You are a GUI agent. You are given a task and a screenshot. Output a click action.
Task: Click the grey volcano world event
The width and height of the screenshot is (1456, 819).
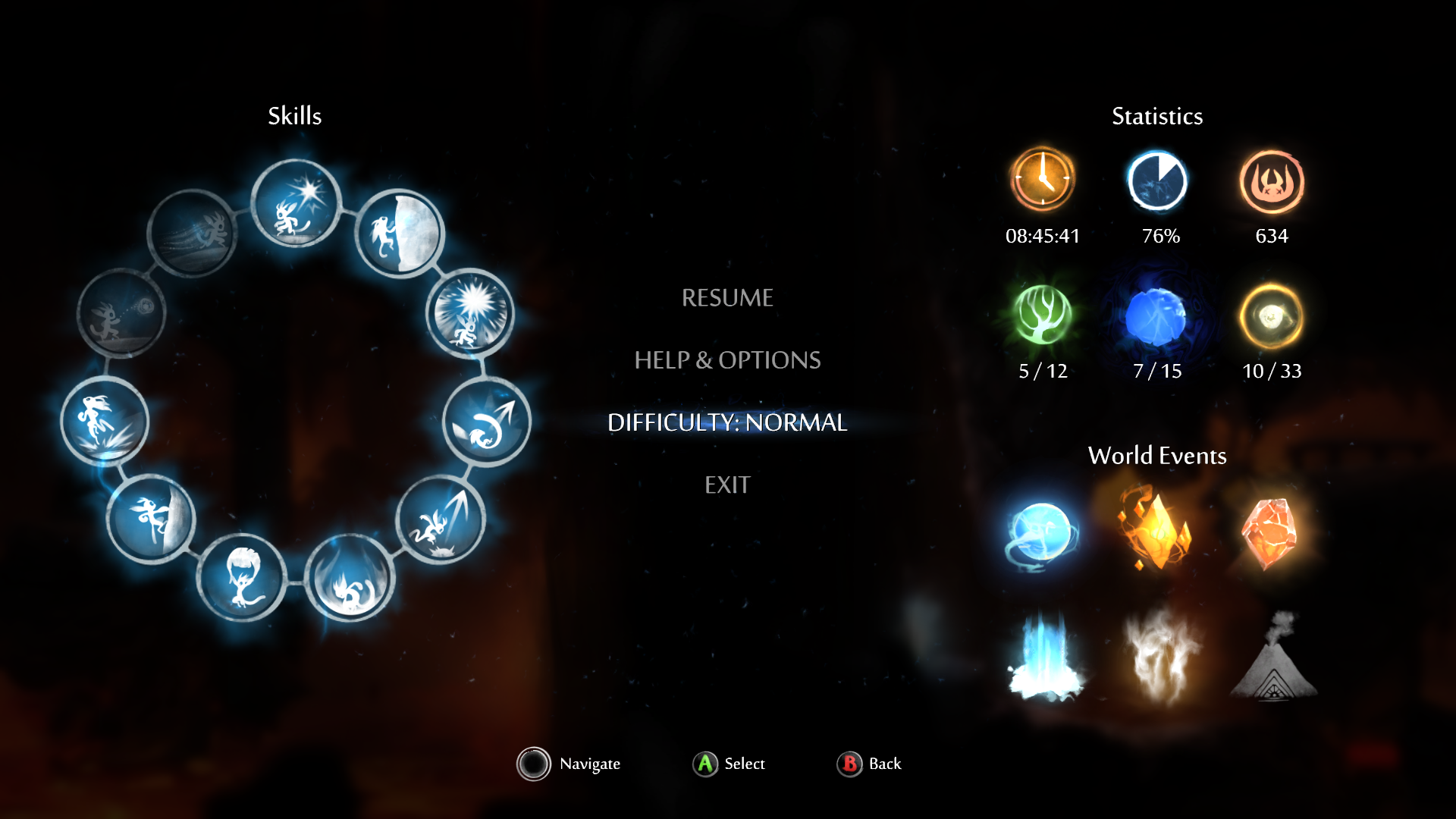tap(1274, 657)
